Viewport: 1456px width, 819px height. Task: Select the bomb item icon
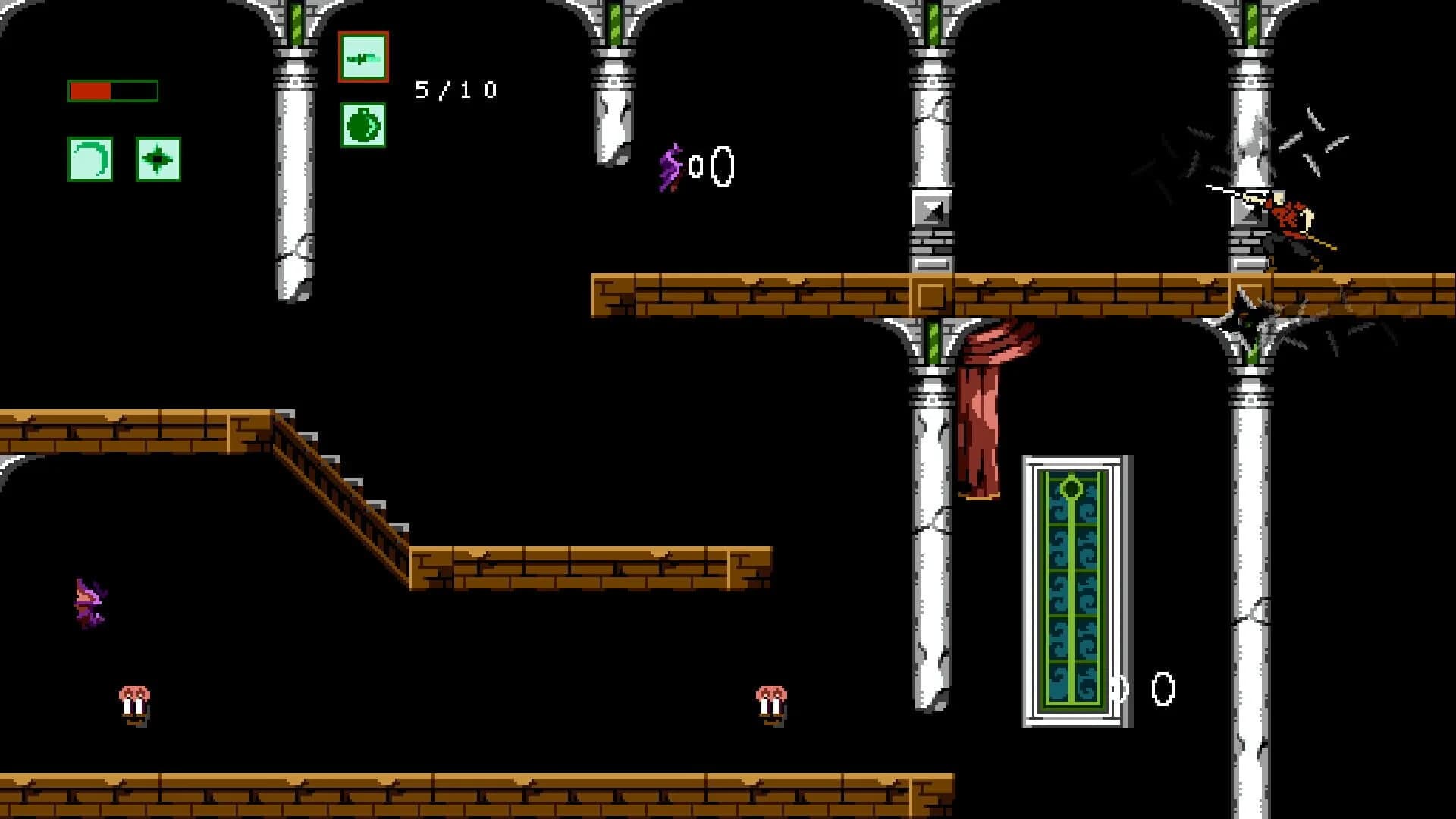tap(362, 124)
